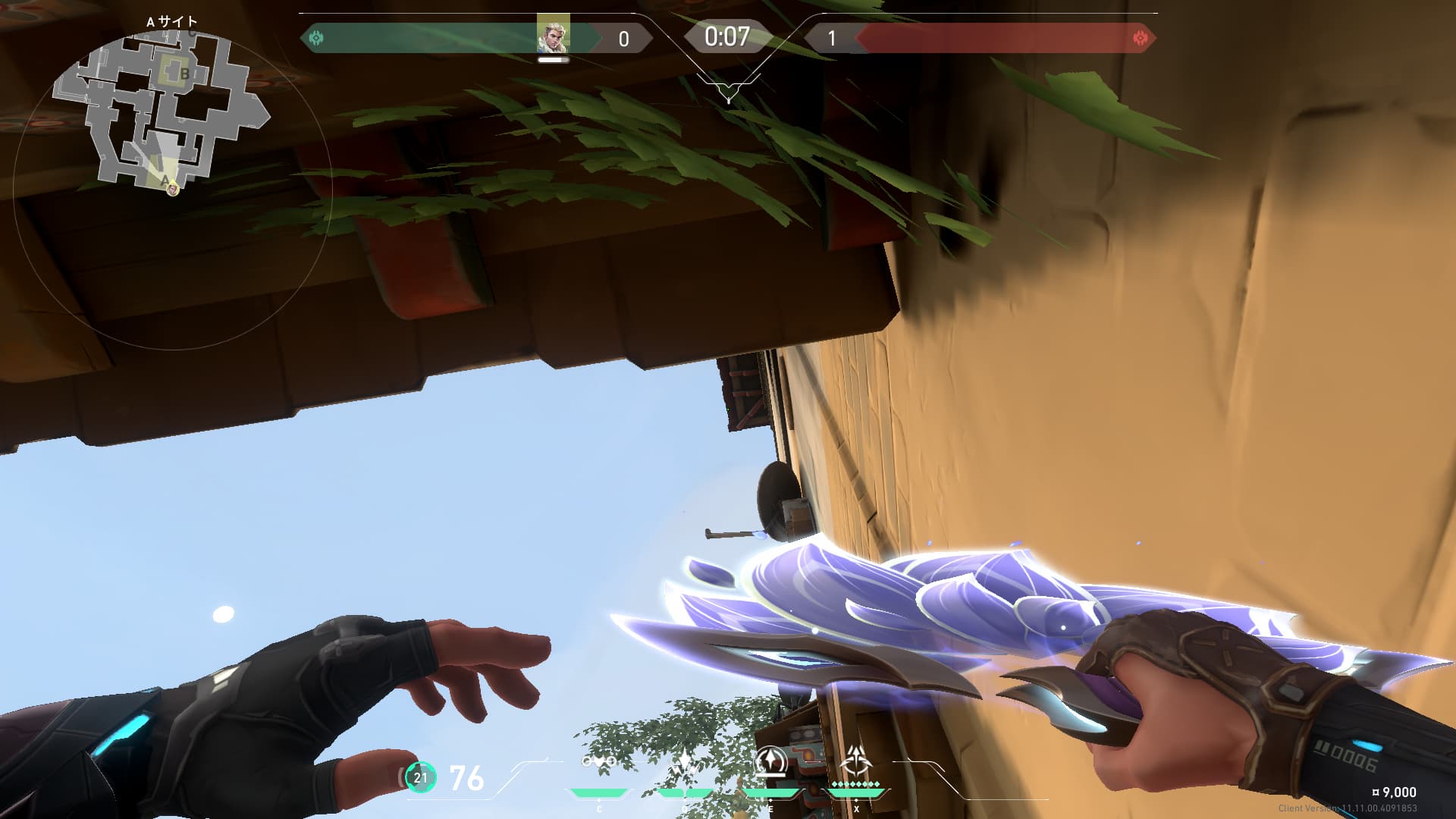The image size is (1456, 819).
Task: Select Sova's agent portrait in the top bar
Action: click(x=553, y=35)
